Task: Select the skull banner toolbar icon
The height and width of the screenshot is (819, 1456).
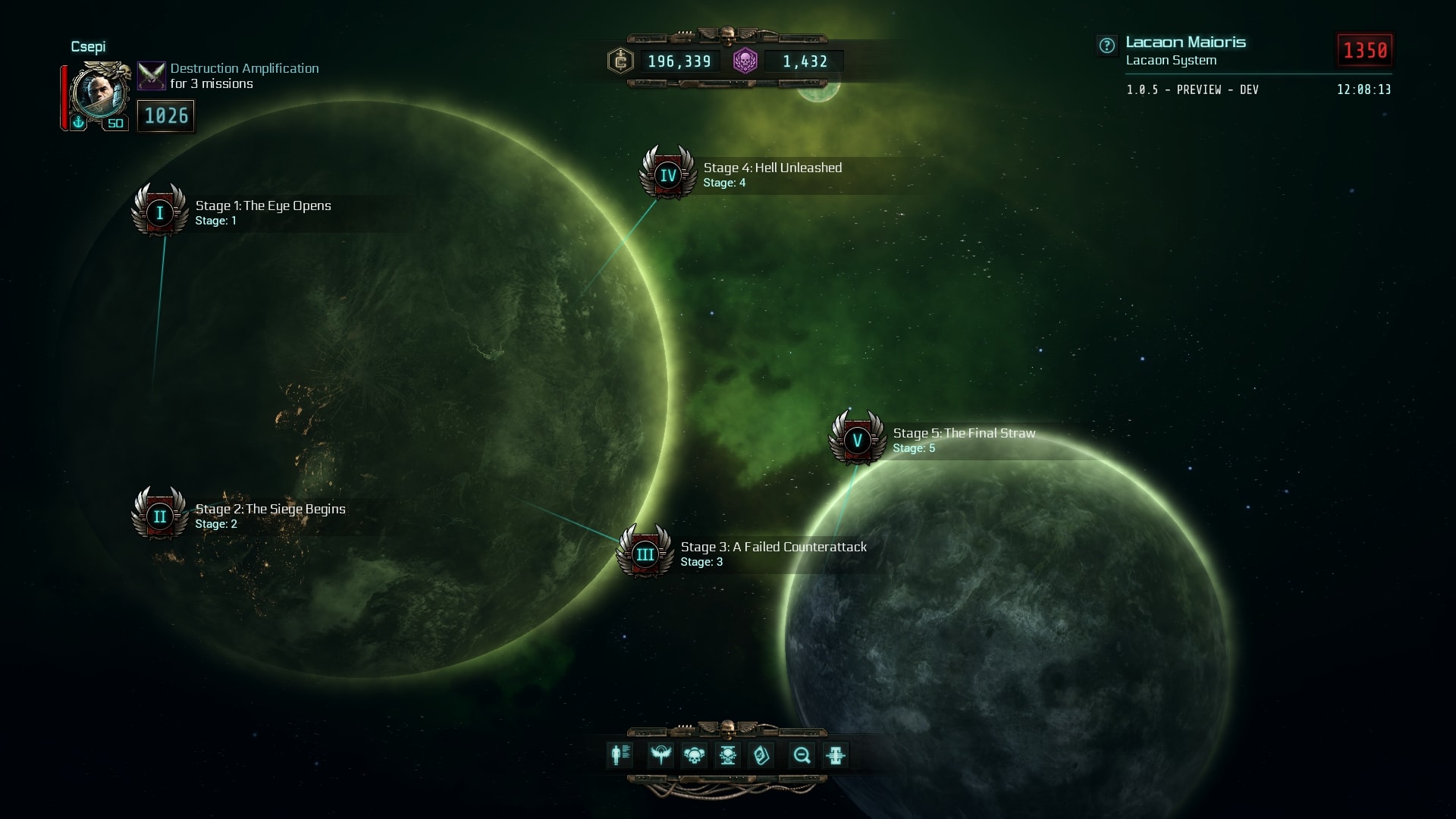Action: pyautogui.click(x=727, y=755)
